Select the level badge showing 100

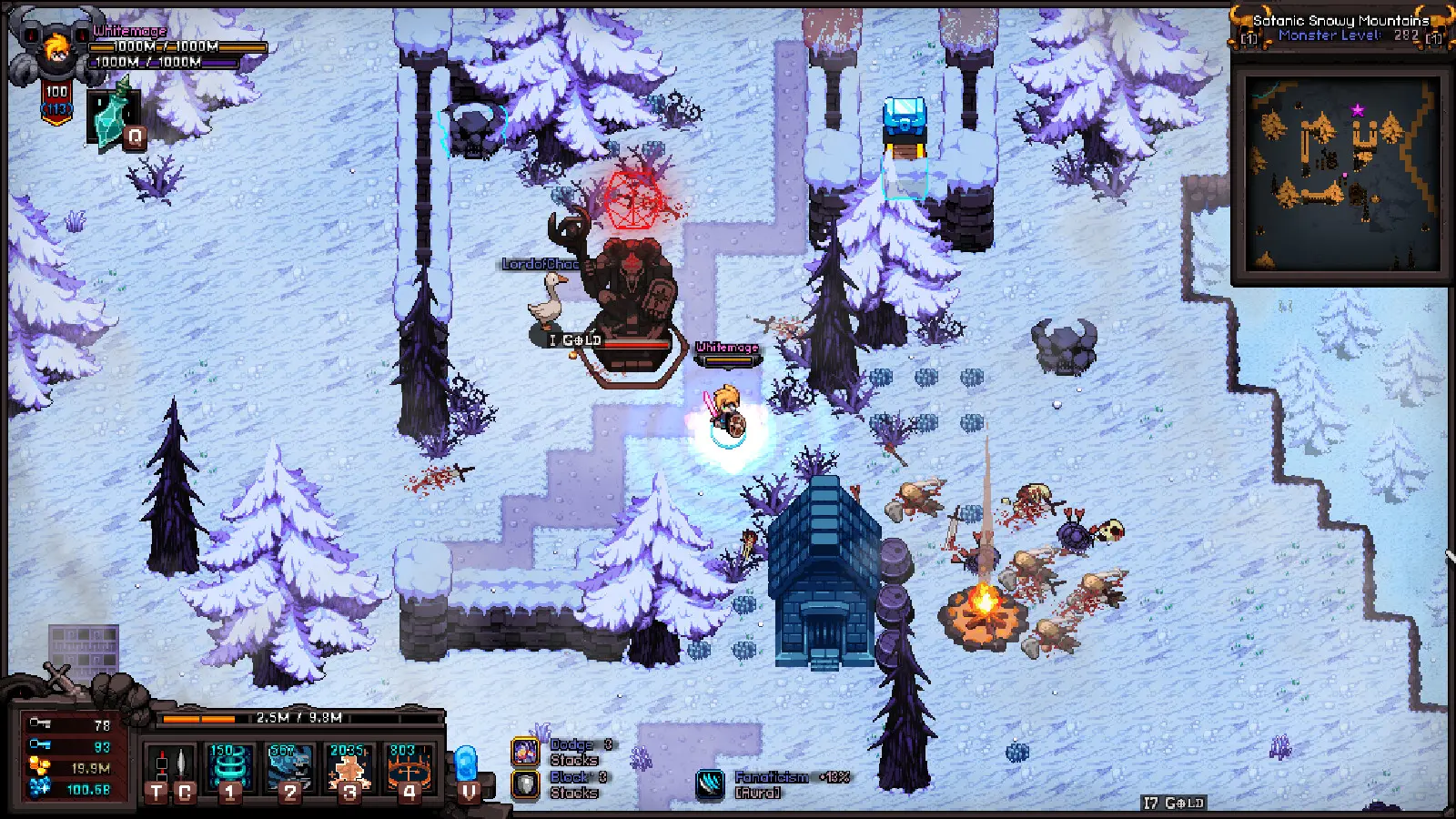click(x=56, y=91)
